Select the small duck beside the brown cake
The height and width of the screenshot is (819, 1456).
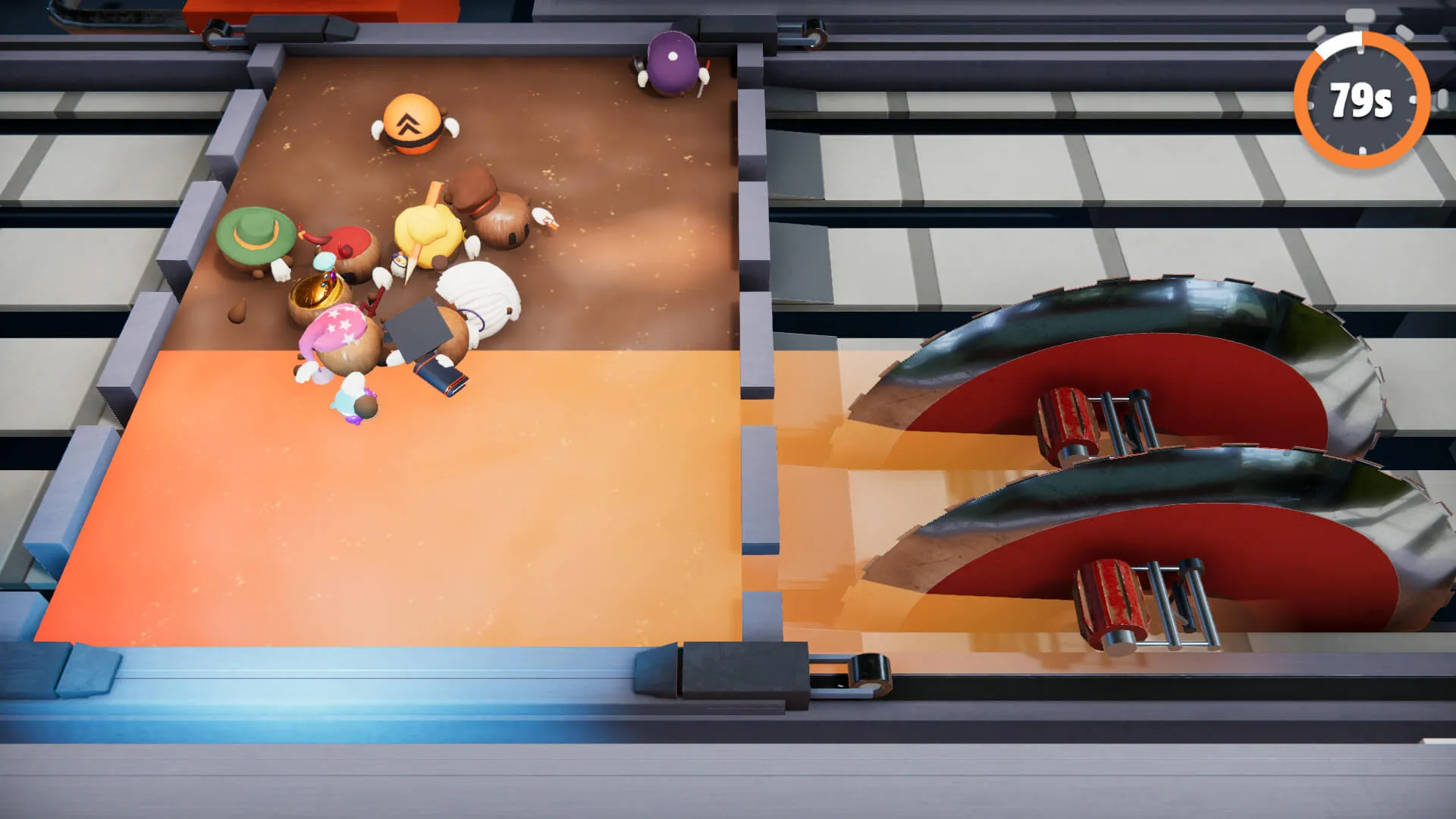(x=543, y=218)
